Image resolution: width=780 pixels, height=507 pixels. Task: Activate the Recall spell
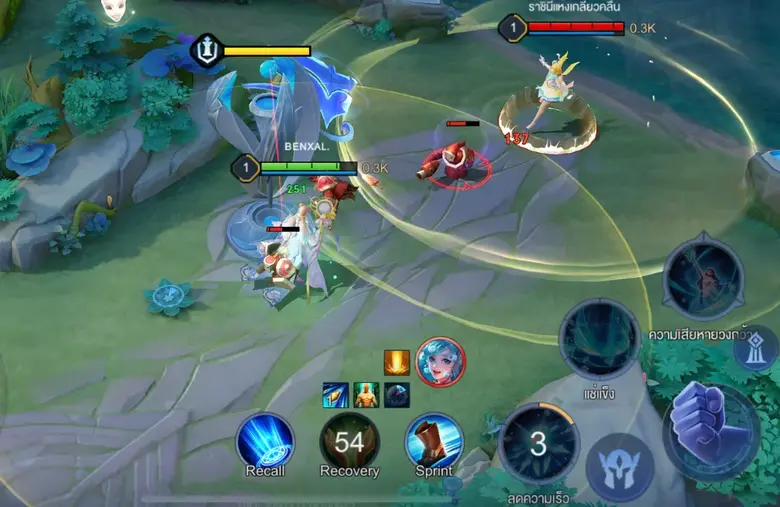pyautogui.click(x=265, y=441)
